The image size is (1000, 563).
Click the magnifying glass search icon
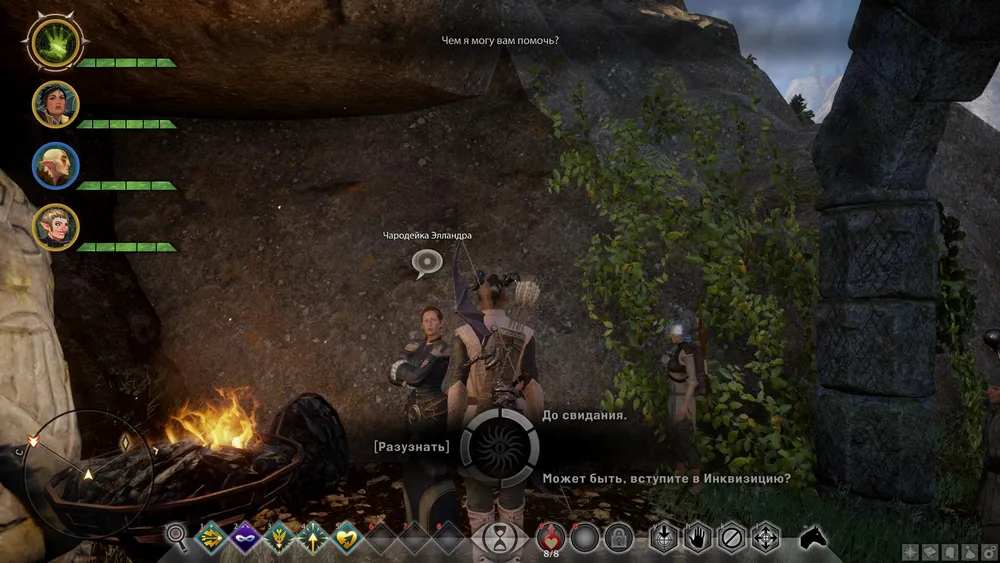click(x=177, y=538)
